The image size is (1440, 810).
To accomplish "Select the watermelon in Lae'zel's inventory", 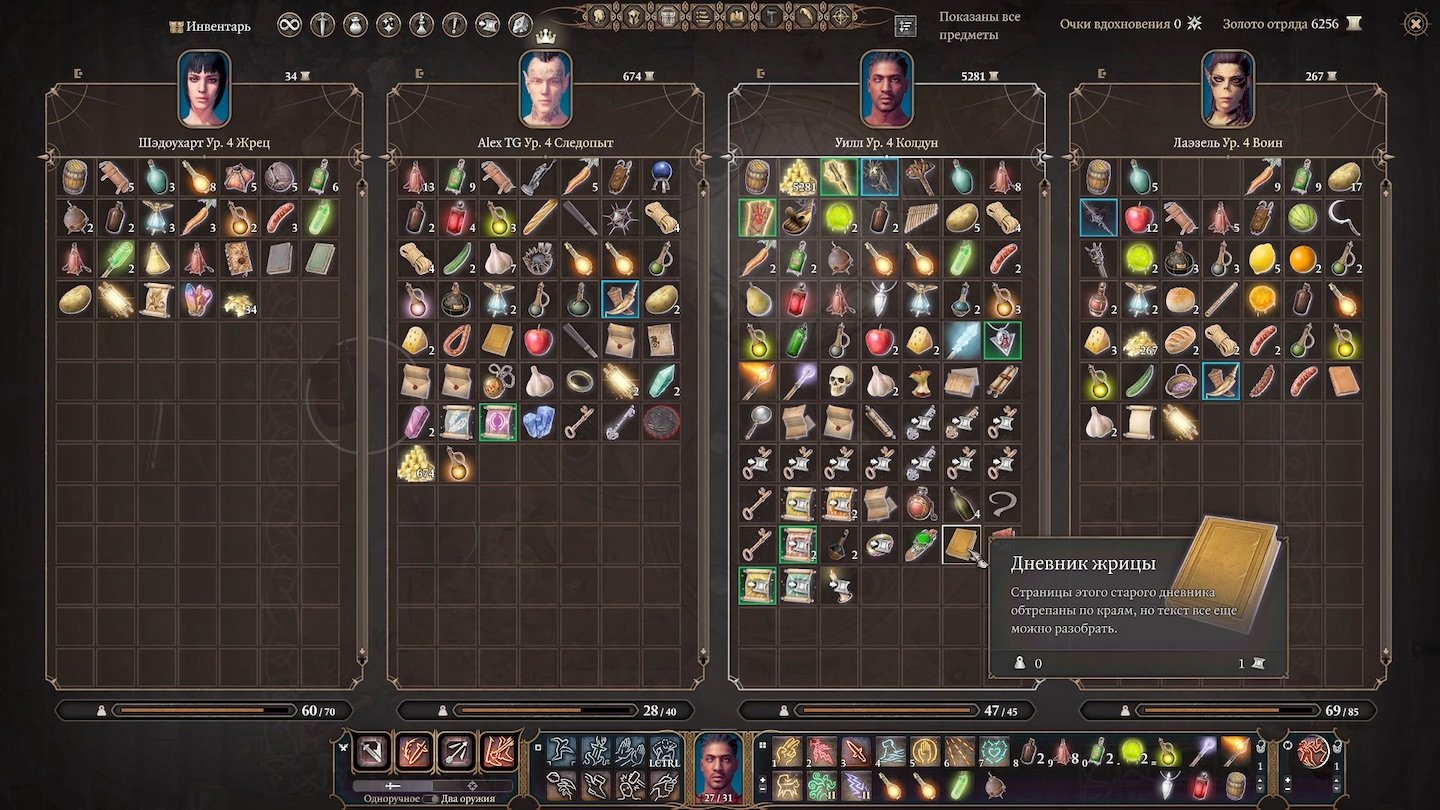I will point(1302,217).
